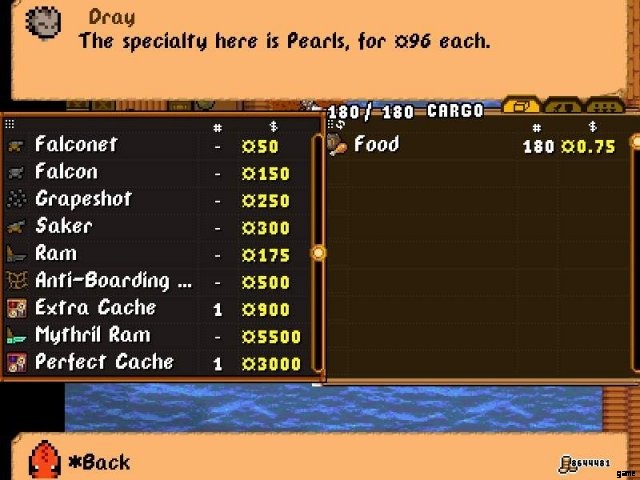Select the Ram for 175
The height and width of the screenshot is (480, 640).
pyautogui.click(x=150, y=254)
